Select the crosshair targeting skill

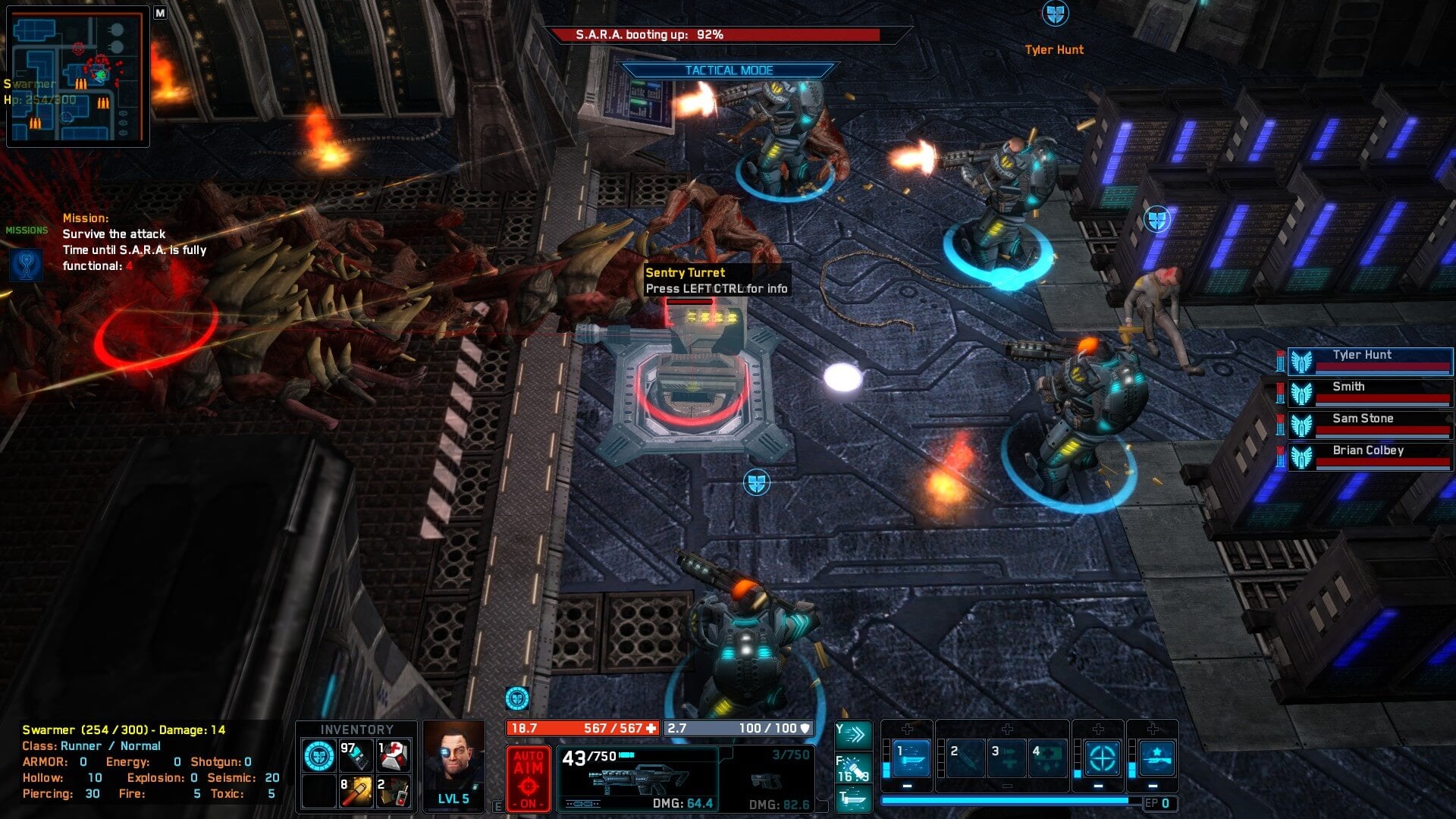[1102, 759]
